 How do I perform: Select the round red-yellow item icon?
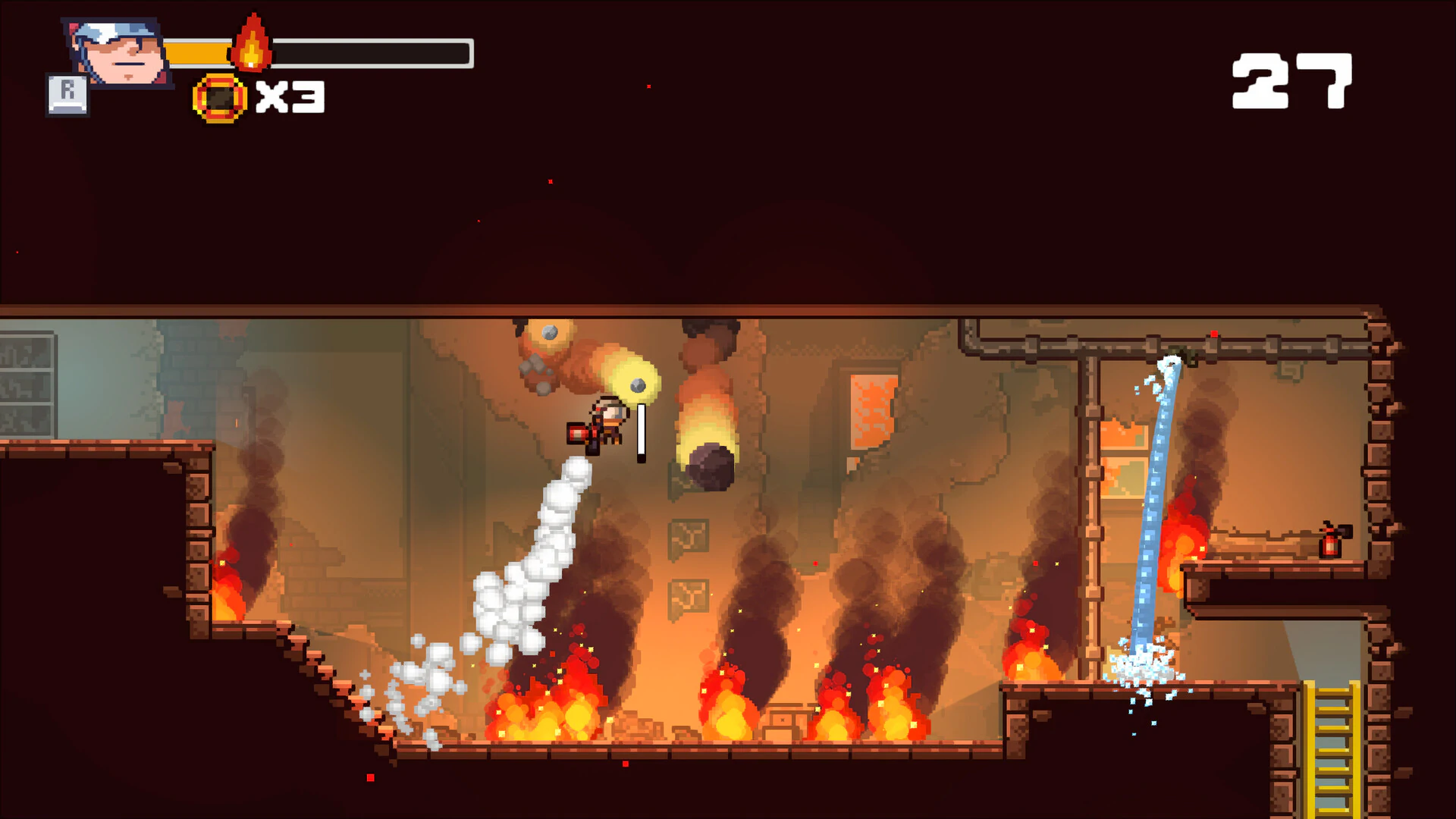[x=220, y=99]
